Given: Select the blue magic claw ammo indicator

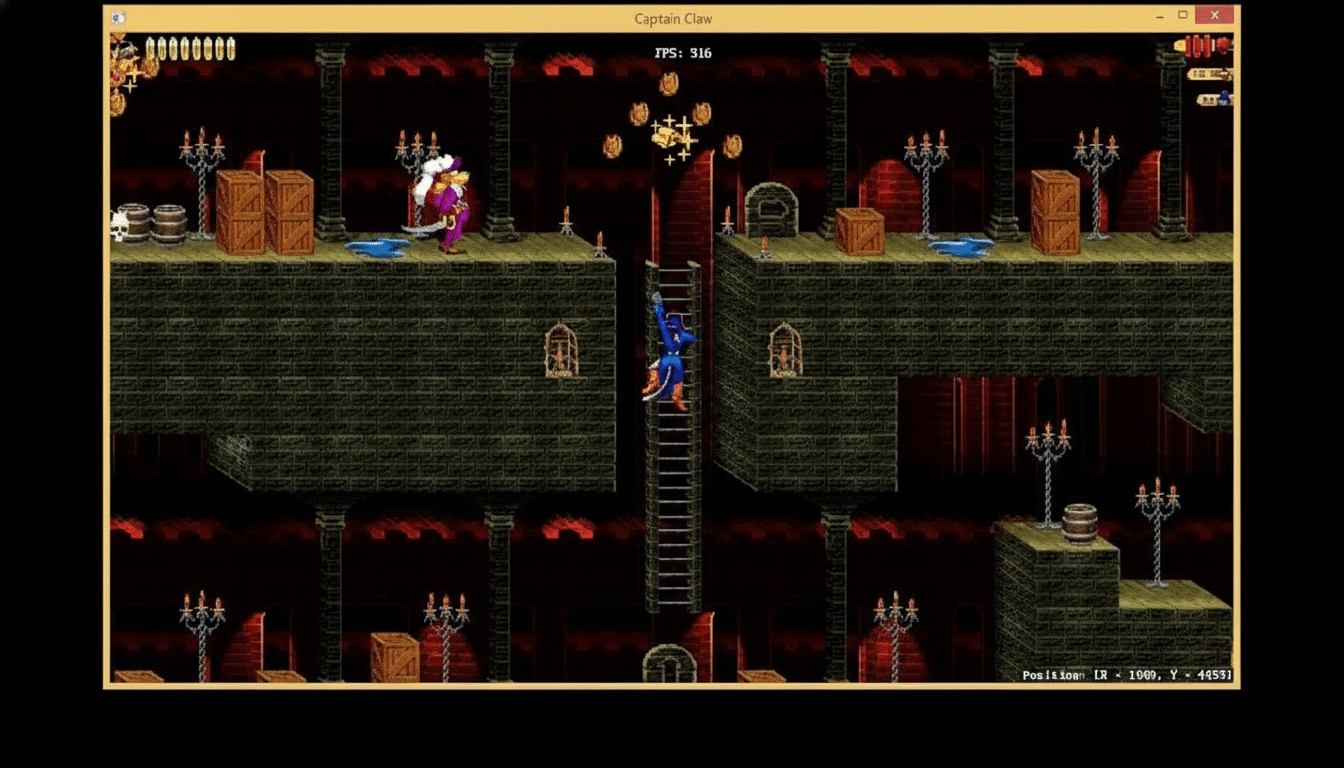Looking at the screenshot, I should (1223, 96).
